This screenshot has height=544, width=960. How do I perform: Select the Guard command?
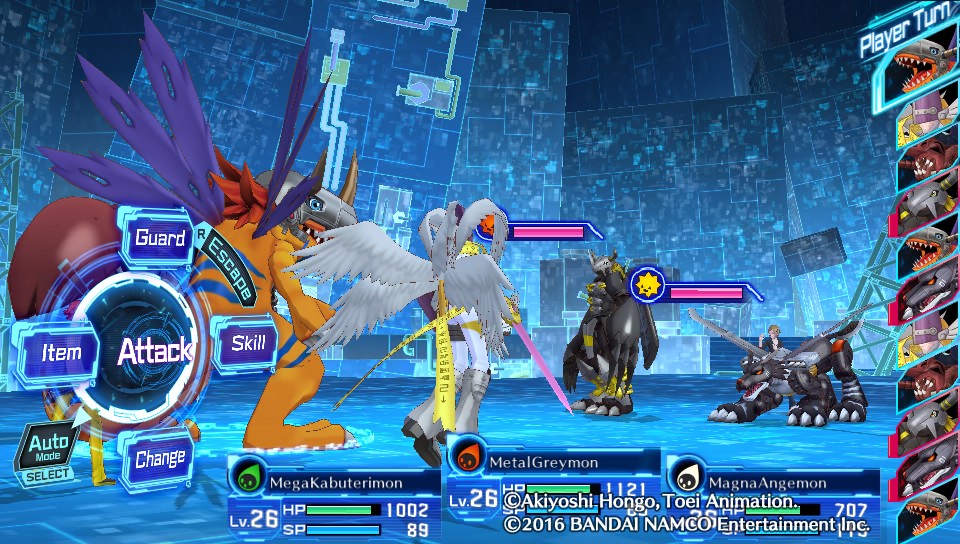click(x=160, y=238)
